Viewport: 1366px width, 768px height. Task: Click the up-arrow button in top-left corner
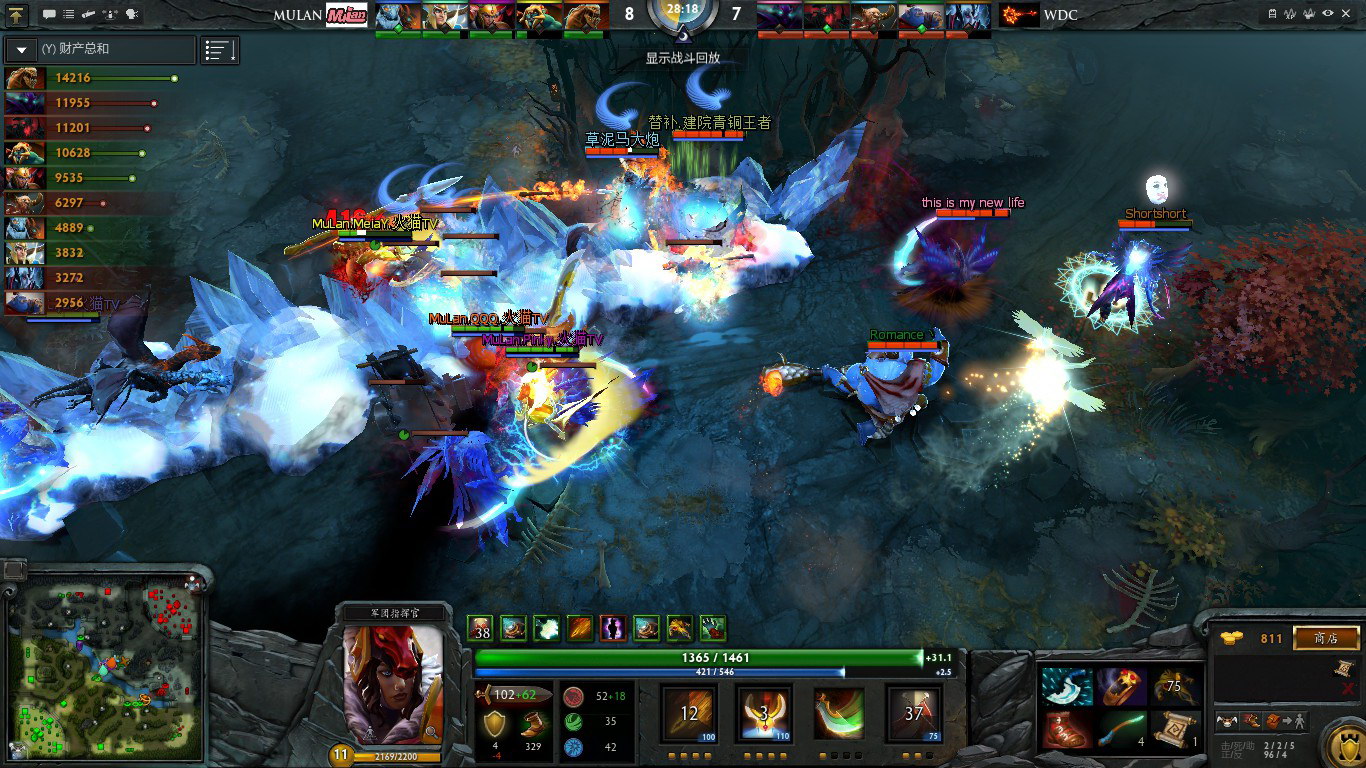click(x=17, y=14)
